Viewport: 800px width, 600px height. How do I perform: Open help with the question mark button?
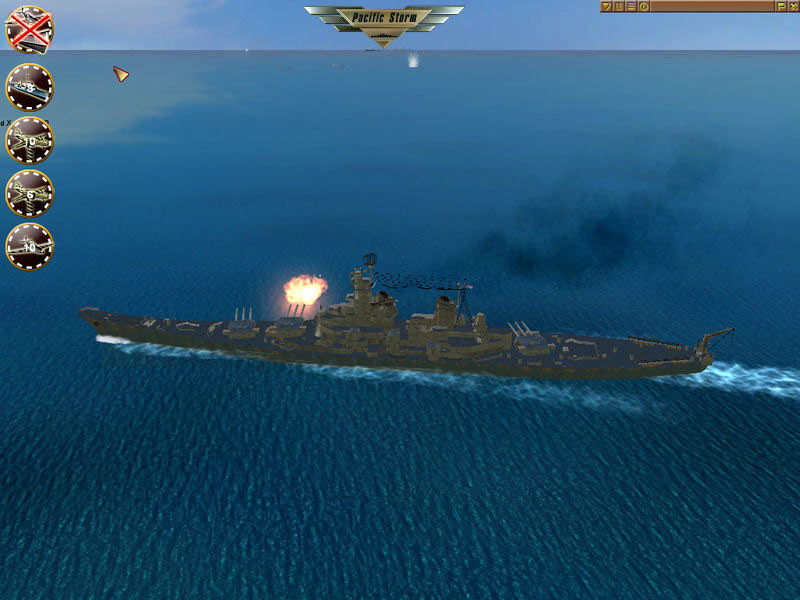644,6
